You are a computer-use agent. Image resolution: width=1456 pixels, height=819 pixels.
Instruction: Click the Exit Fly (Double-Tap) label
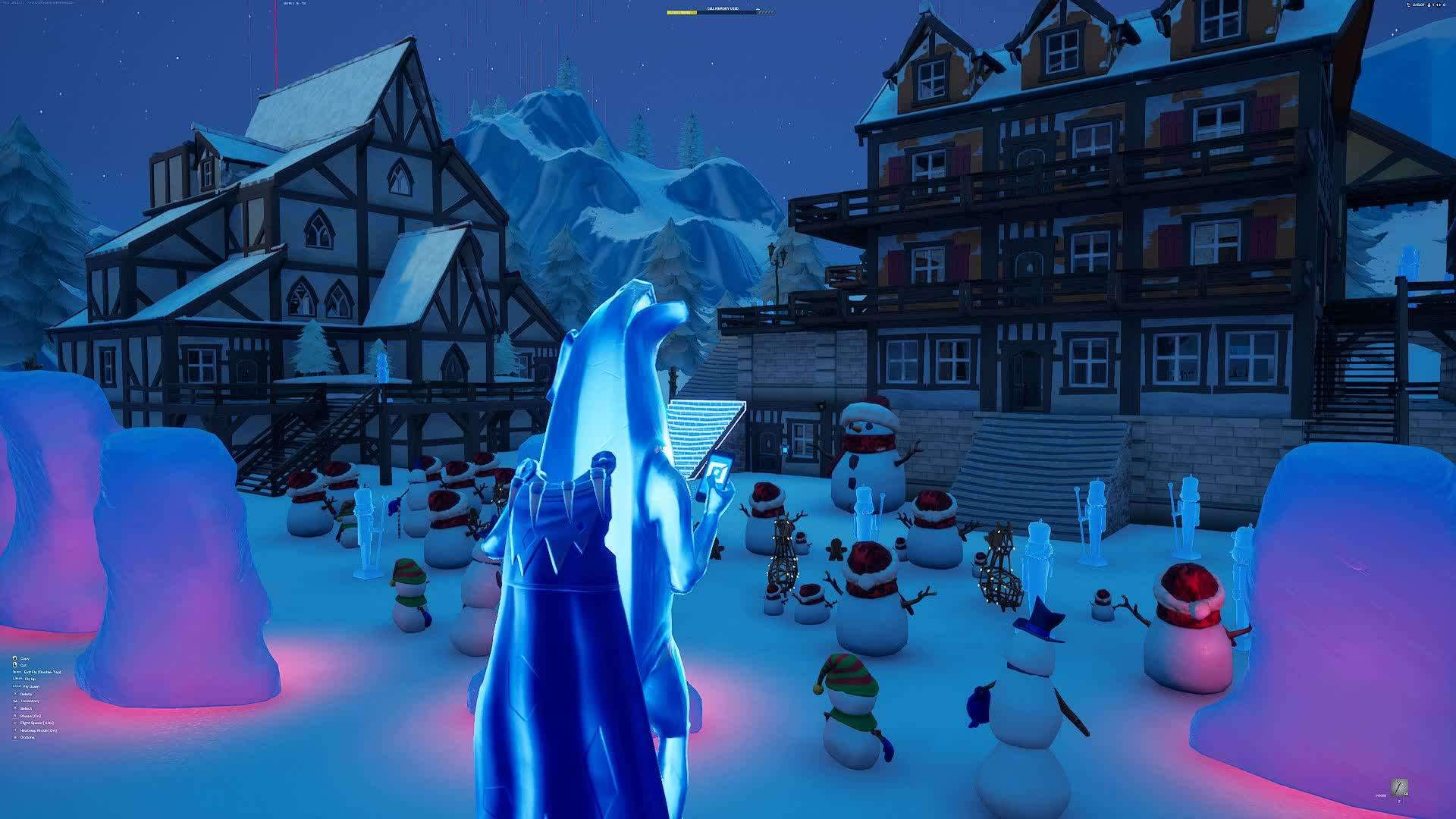coord(42,673)
